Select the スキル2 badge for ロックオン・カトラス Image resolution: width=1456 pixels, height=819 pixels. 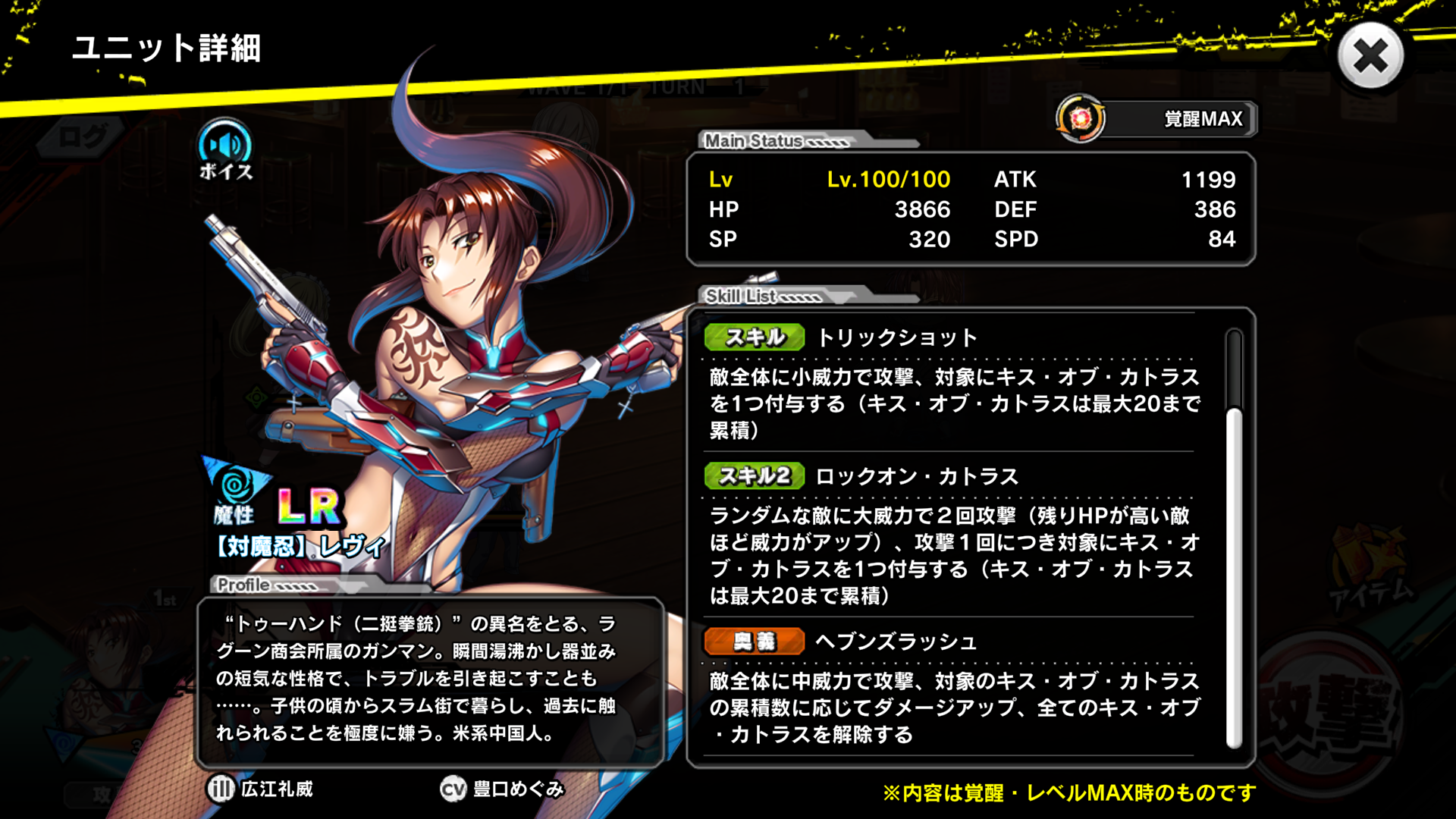point(757,476)
